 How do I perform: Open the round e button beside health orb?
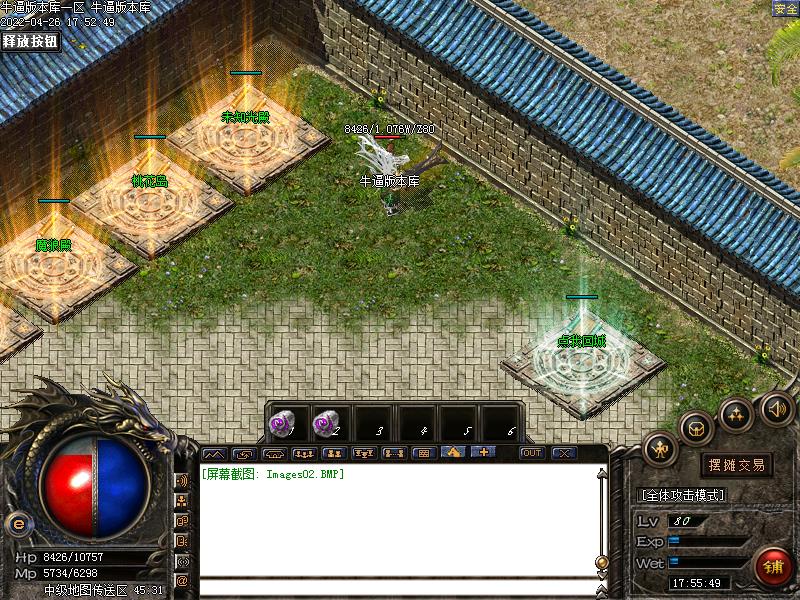coord(16,523)
